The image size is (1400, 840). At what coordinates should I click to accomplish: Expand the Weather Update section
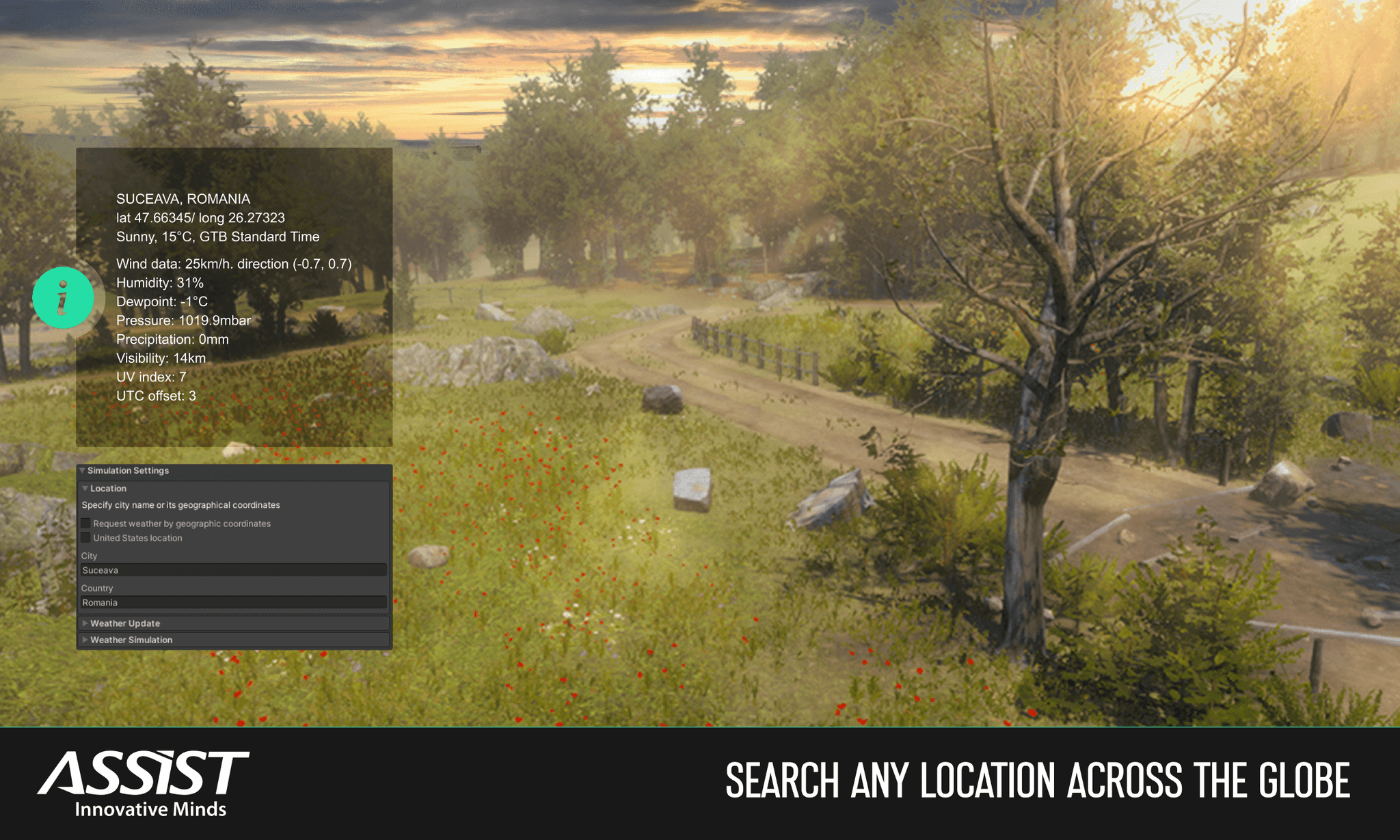[x=125, y=623]
